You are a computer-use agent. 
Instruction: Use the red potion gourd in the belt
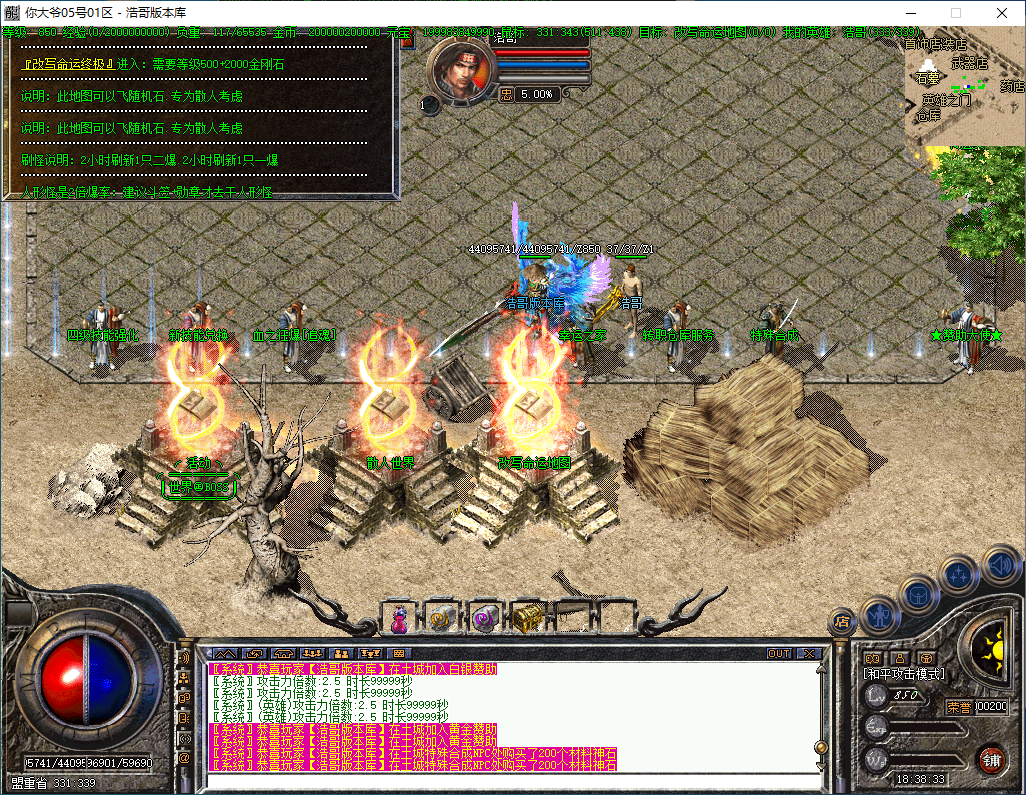point(399,620)
